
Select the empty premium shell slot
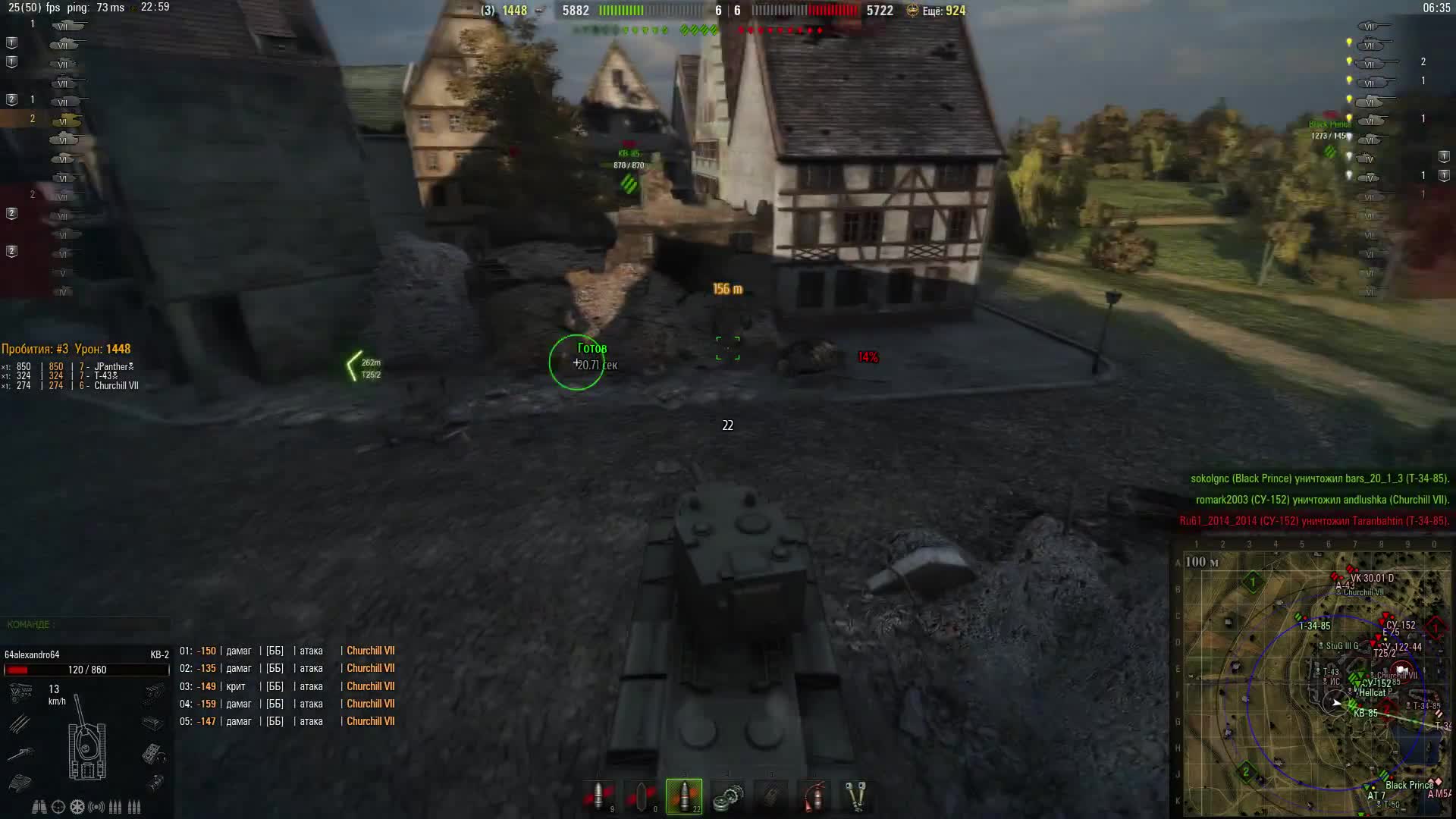pyautogui.click(x=642, y=796)
